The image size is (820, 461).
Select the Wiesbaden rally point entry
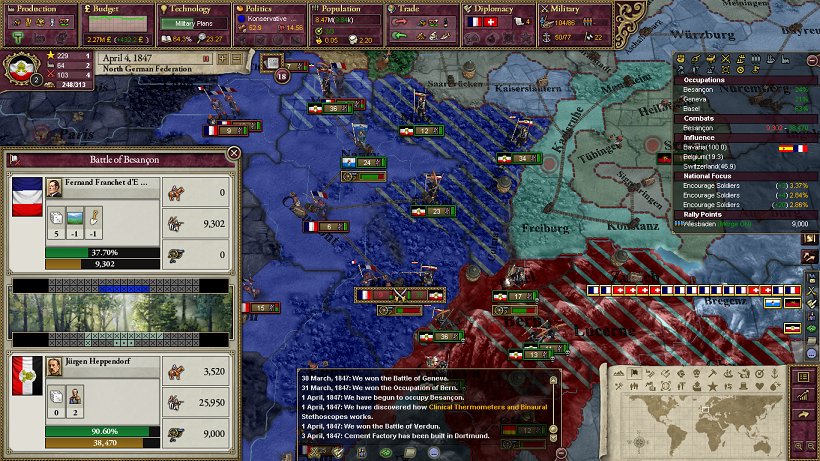tap(718, 225)
